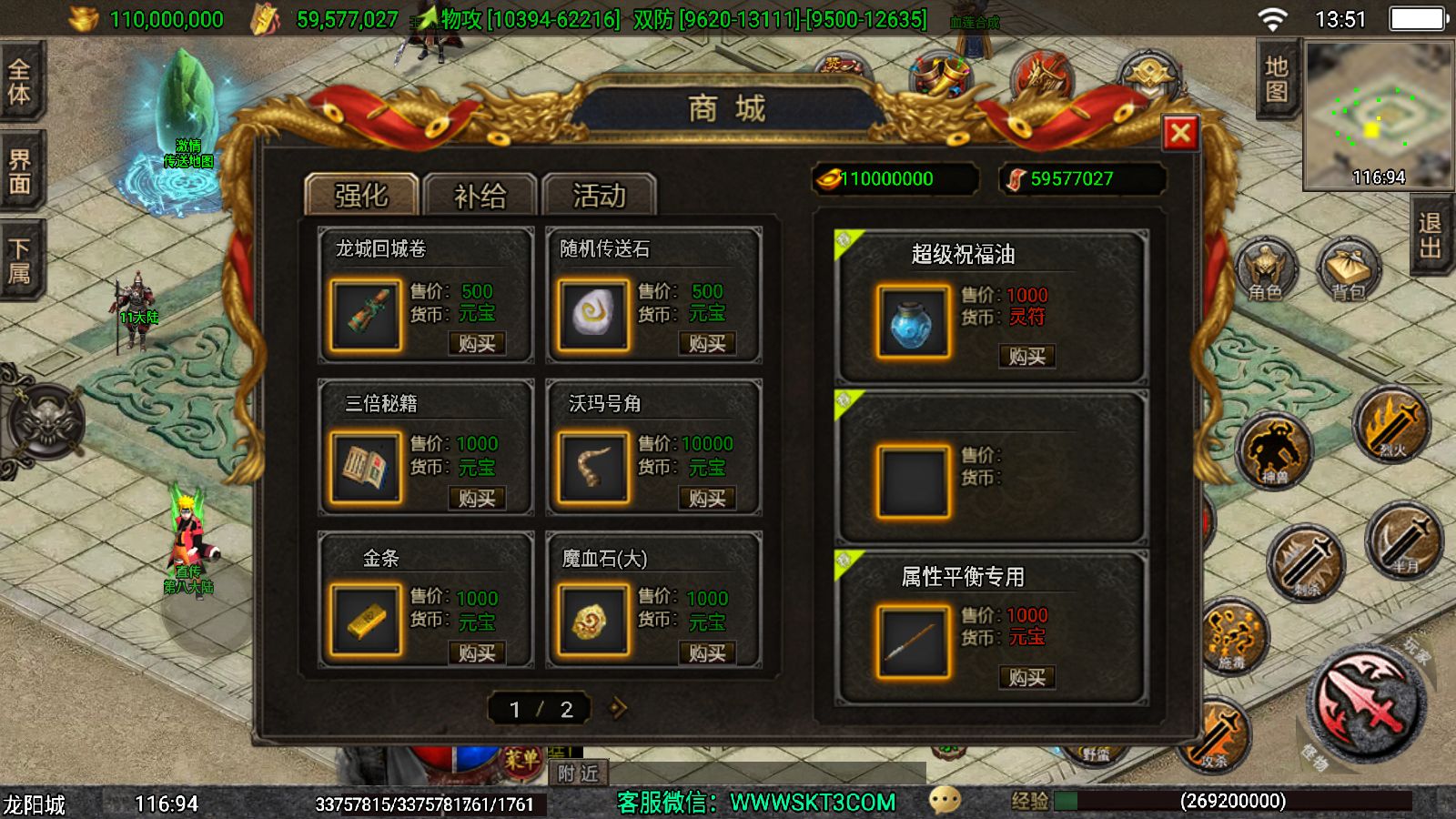Tap the 退出 exit button
Image resolution: width=1456 pixels, height=819 pixels.
pos(1431,235)
